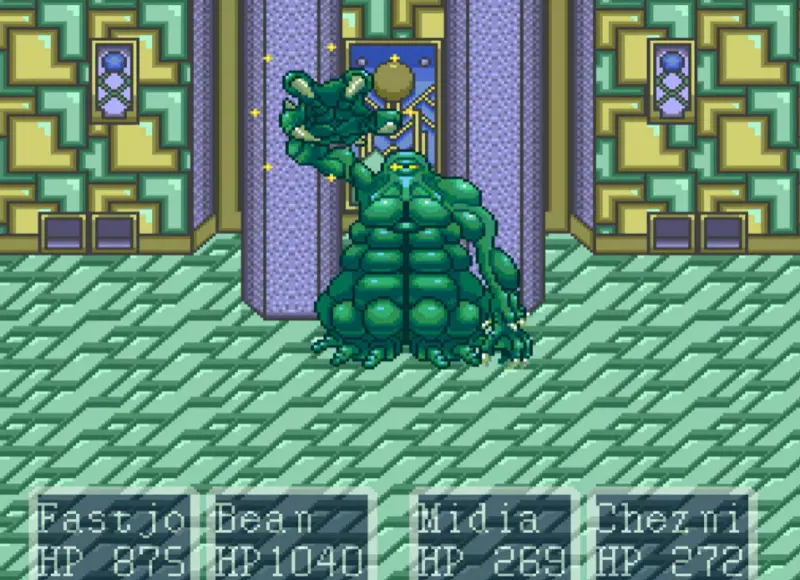Select Fastjo's party status panel

[x=112, y=538]
